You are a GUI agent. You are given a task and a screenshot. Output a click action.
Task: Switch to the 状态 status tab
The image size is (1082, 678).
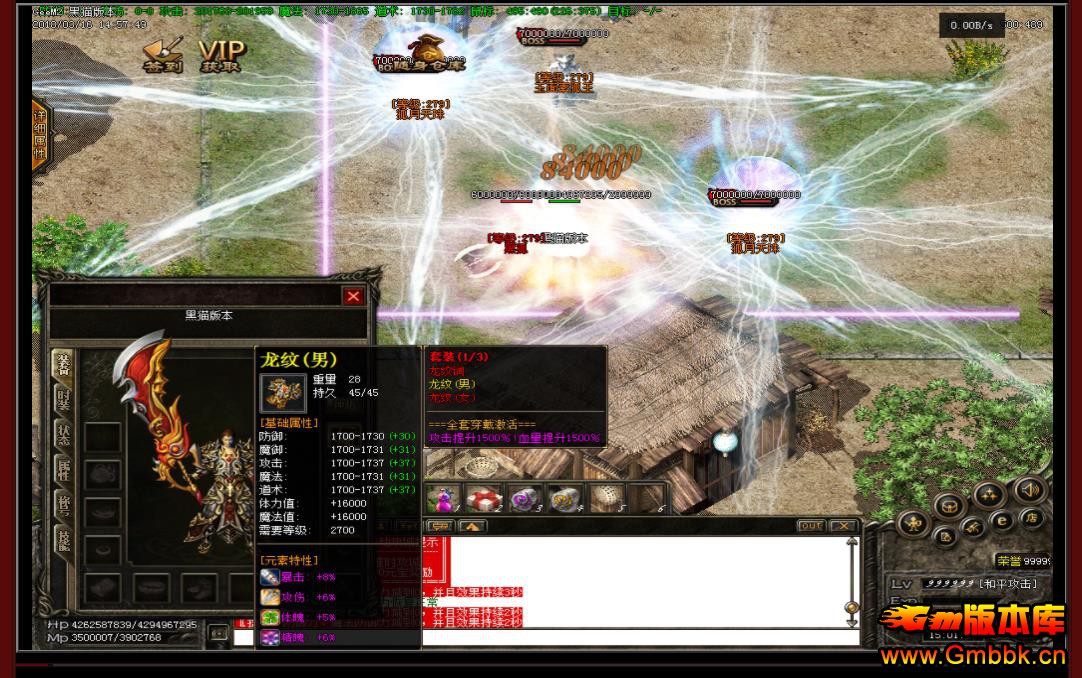click(63, 435)
